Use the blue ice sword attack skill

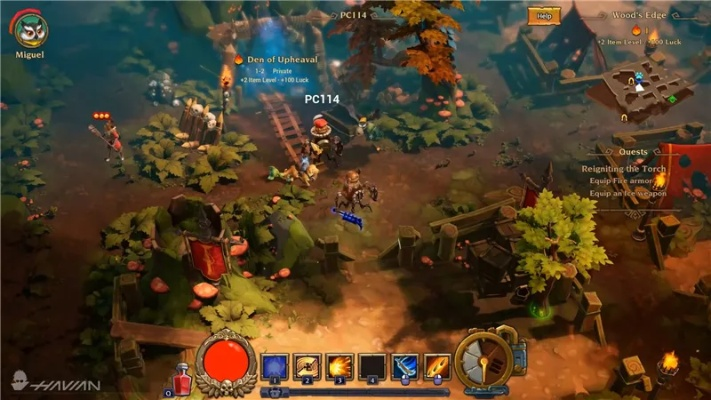(x=404, y=366)
